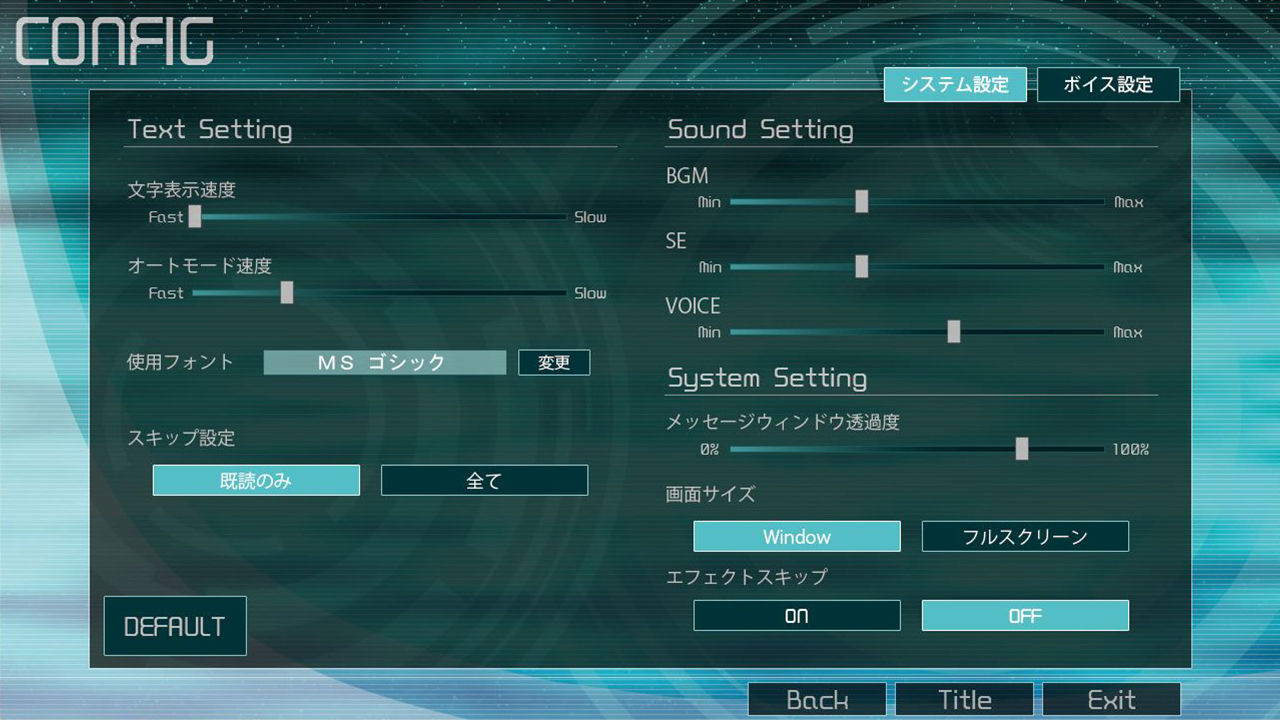Adjust the SE volume slider
The width and height of the screenshot is (1280, 720).
click(x=862, y=266)
